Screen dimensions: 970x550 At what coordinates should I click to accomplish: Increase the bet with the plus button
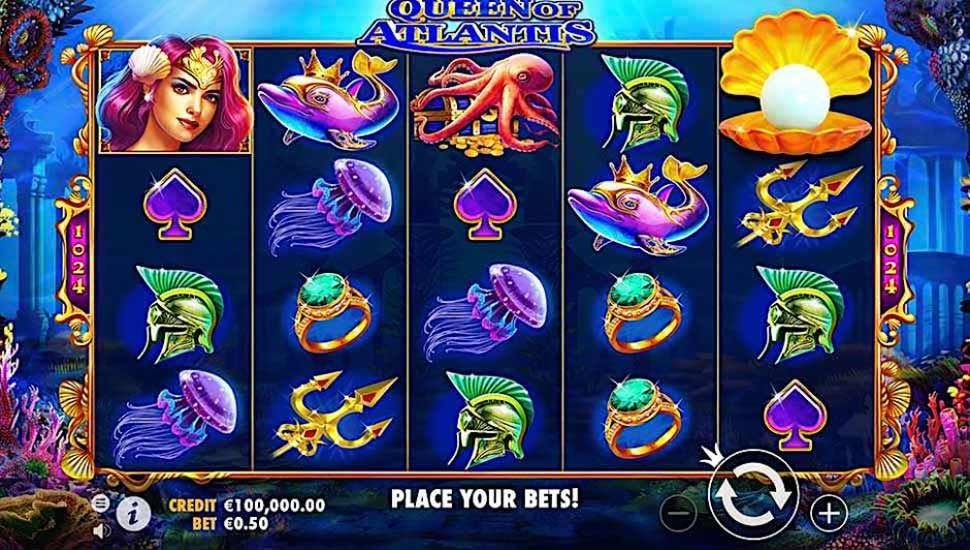point(828,514)
